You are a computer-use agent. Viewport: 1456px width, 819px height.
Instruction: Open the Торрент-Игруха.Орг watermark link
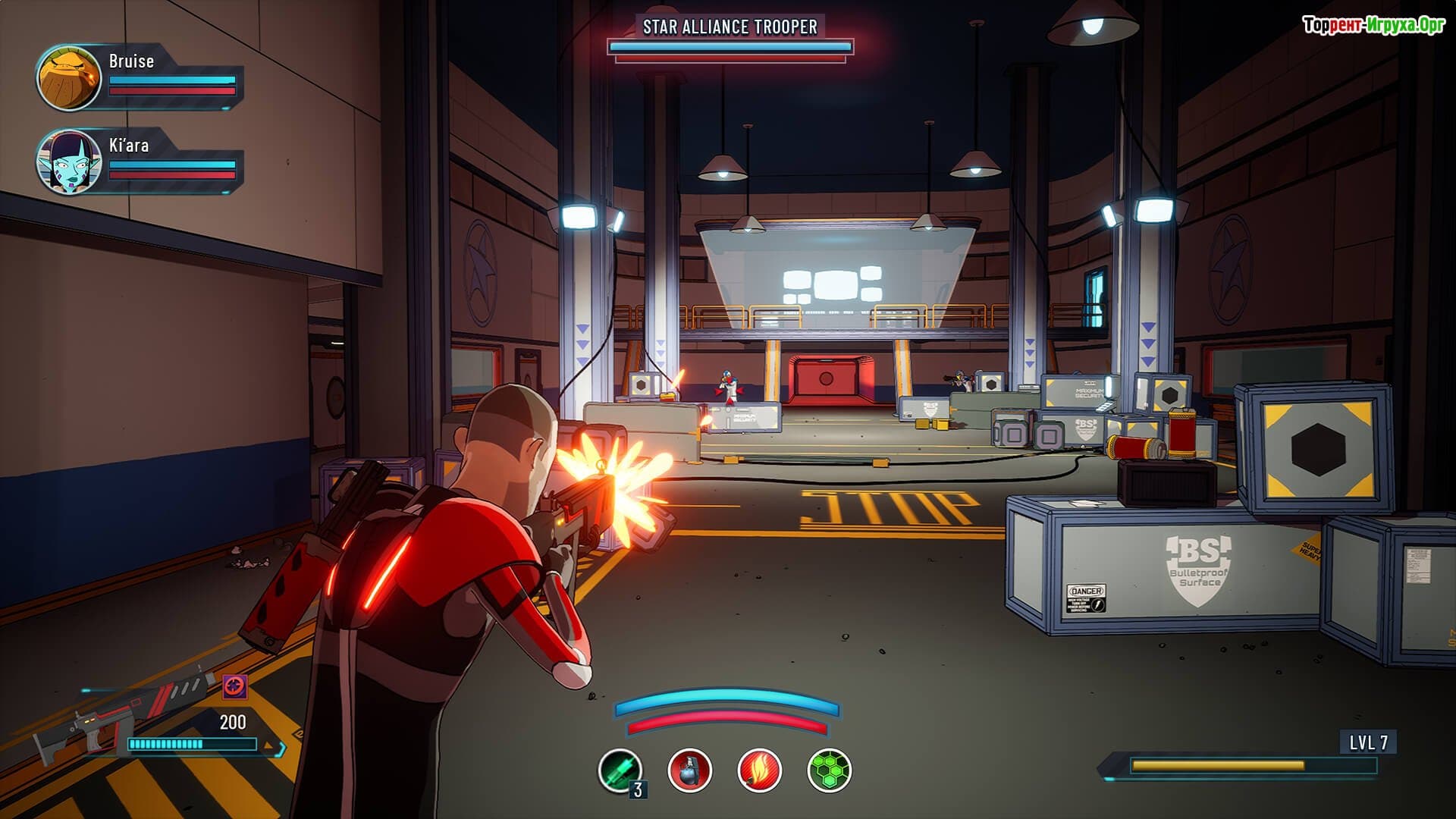1373,25
